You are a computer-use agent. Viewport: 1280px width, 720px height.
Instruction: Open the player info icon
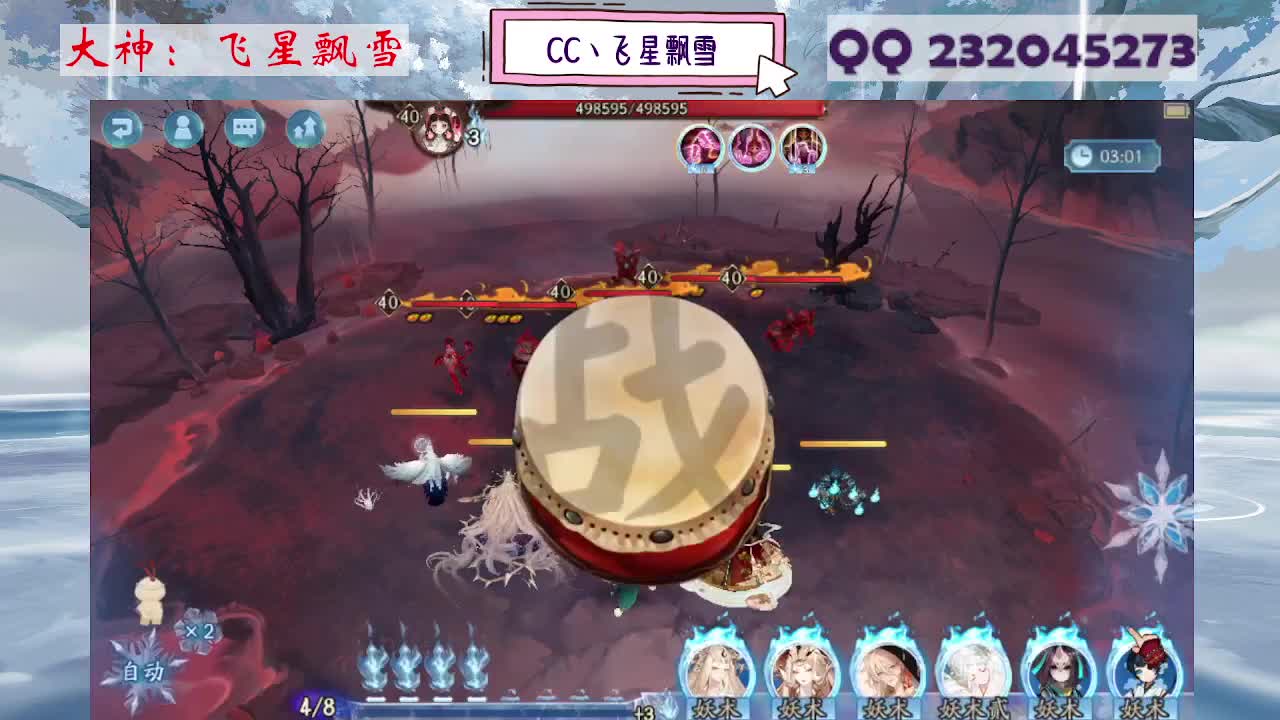click(x=181, y=128)
